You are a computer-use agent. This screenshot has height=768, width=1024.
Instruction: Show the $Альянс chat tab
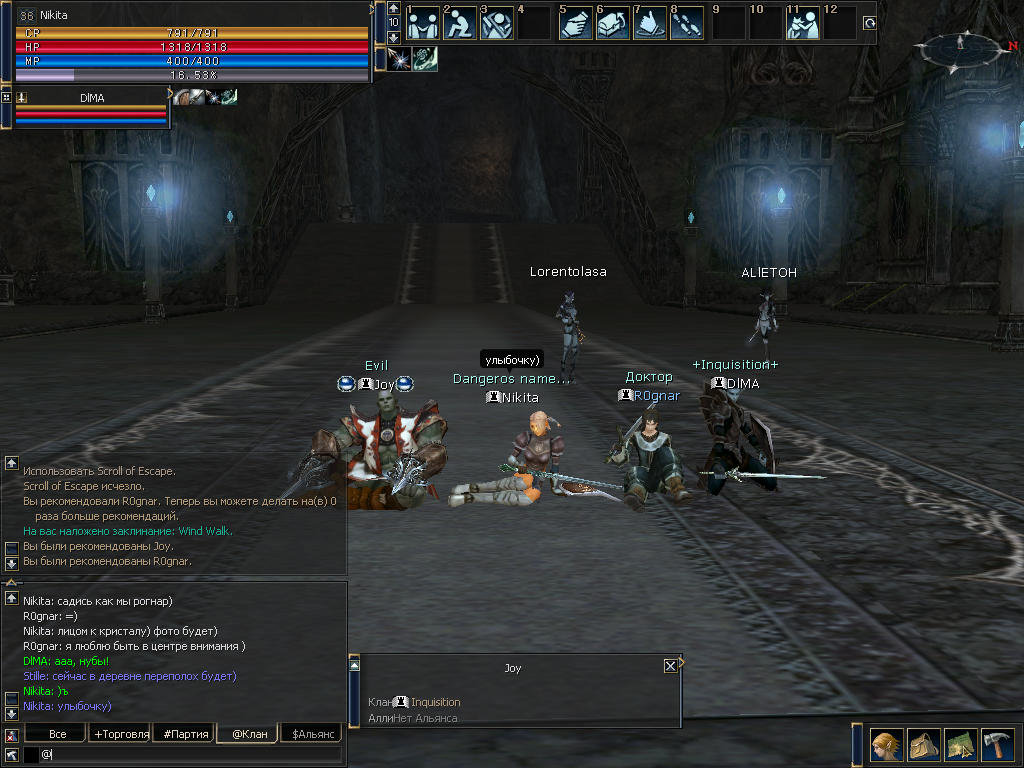point(311,734)
